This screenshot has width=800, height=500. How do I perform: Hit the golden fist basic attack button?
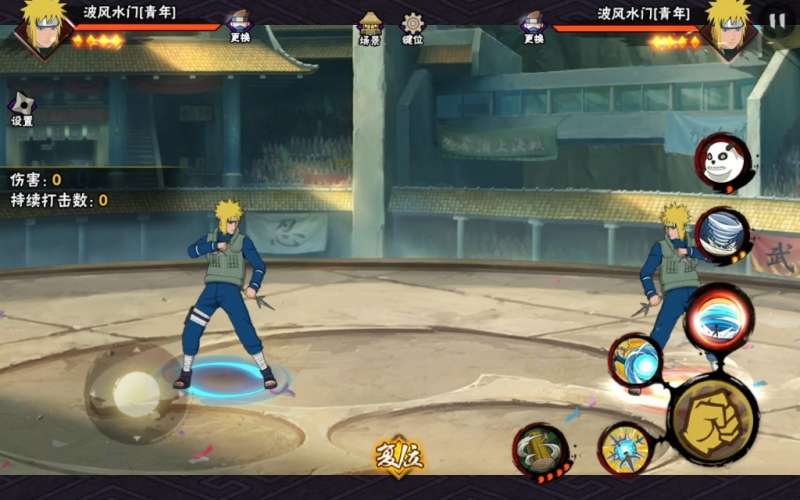[x=712, y=420]
